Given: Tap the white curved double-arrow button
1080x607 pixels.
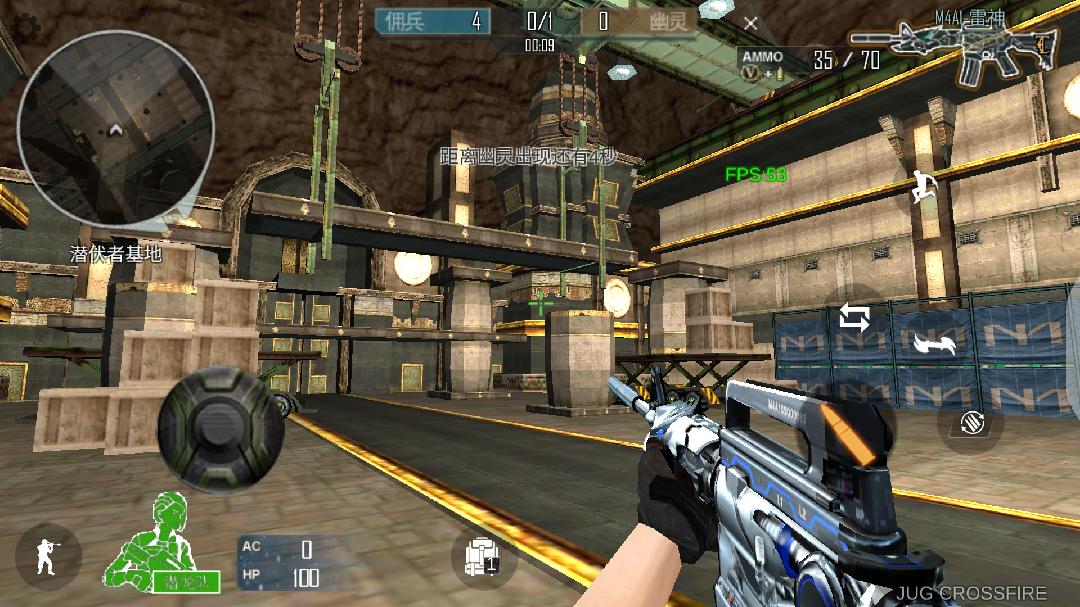Looking at the screenshot, I should [934, 345].
